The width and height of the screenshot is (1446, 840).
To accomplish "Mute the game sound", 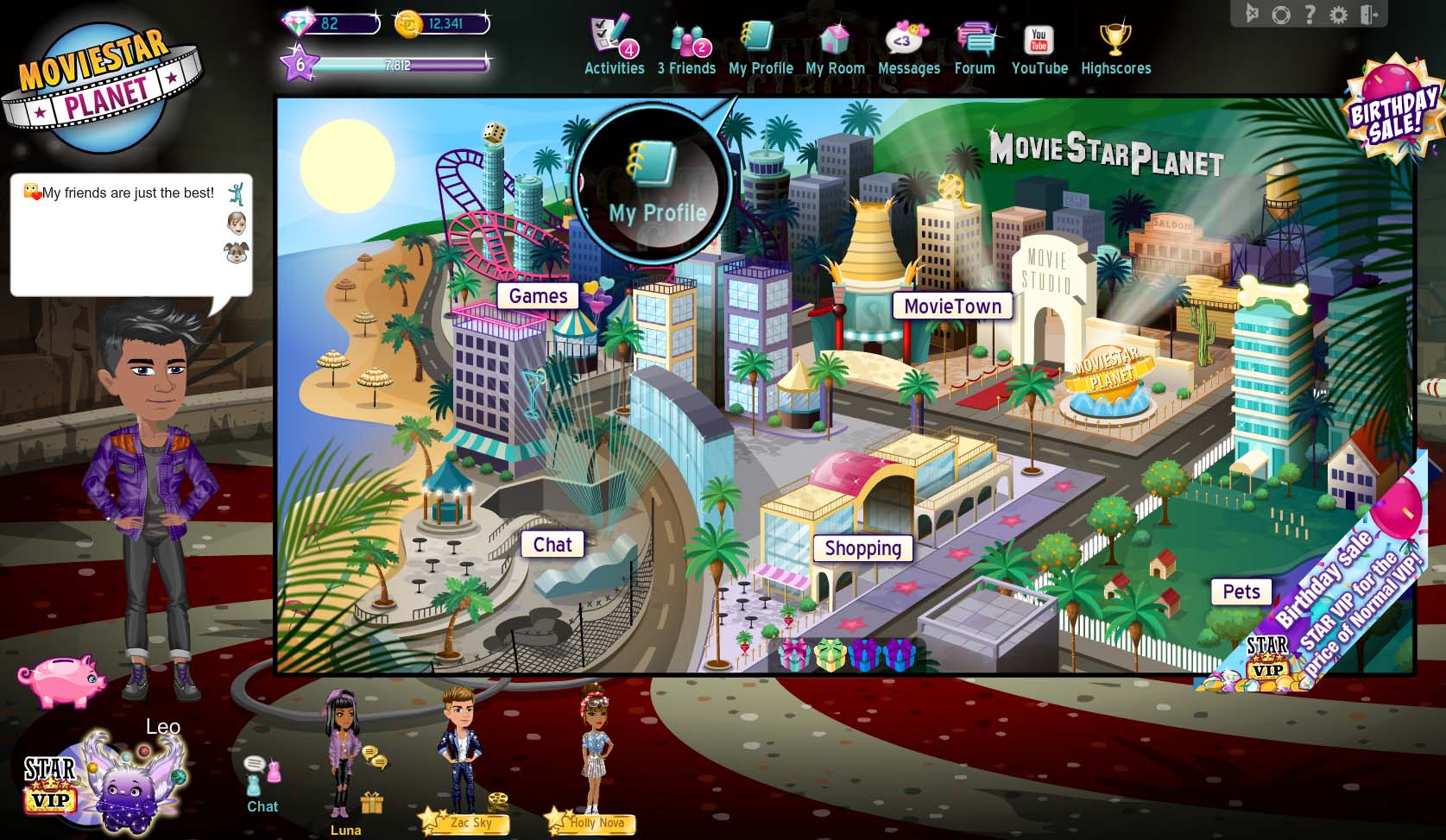I will pos(1253,14).
